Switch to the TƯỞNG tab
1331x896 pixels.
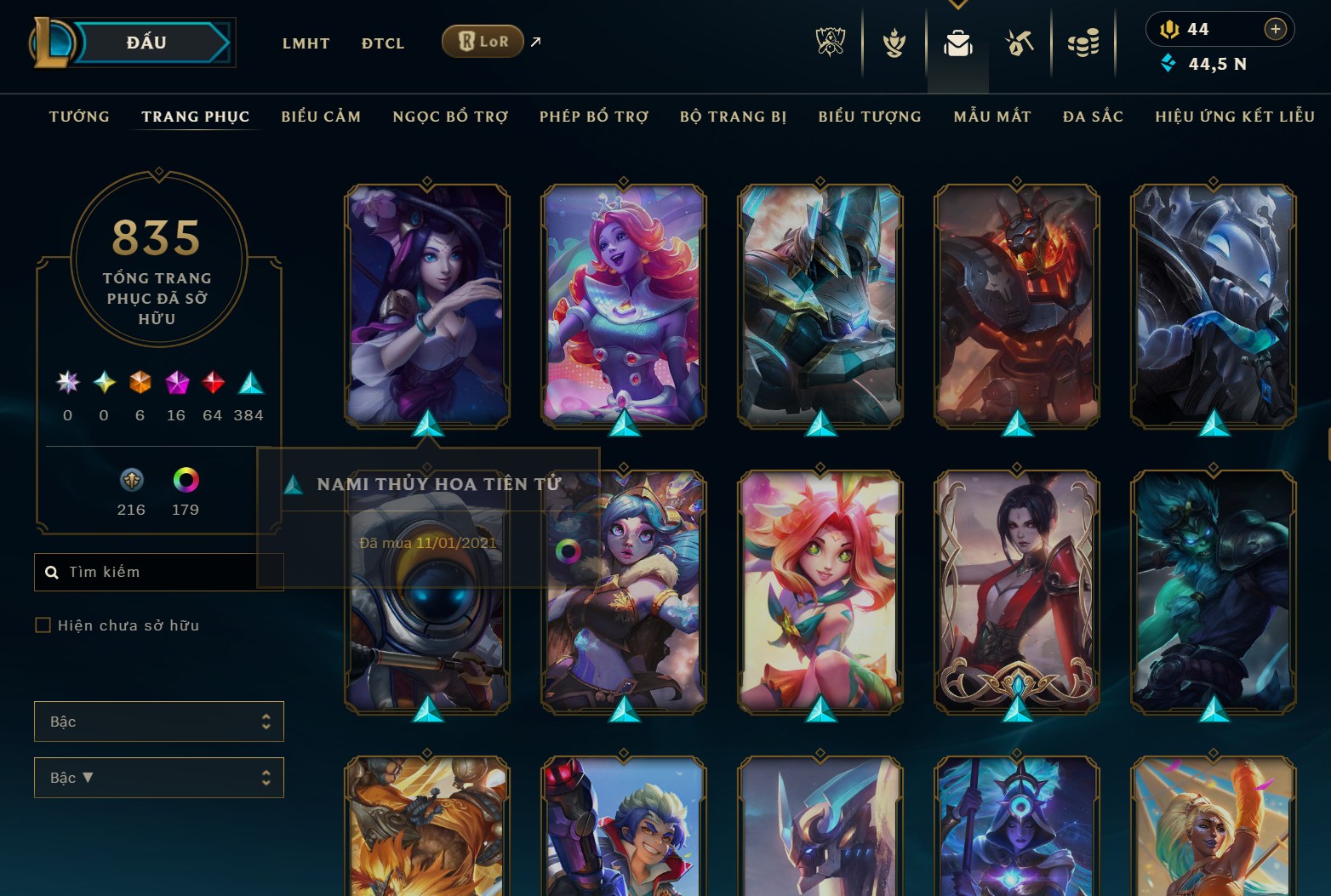[x=78, y=117]
